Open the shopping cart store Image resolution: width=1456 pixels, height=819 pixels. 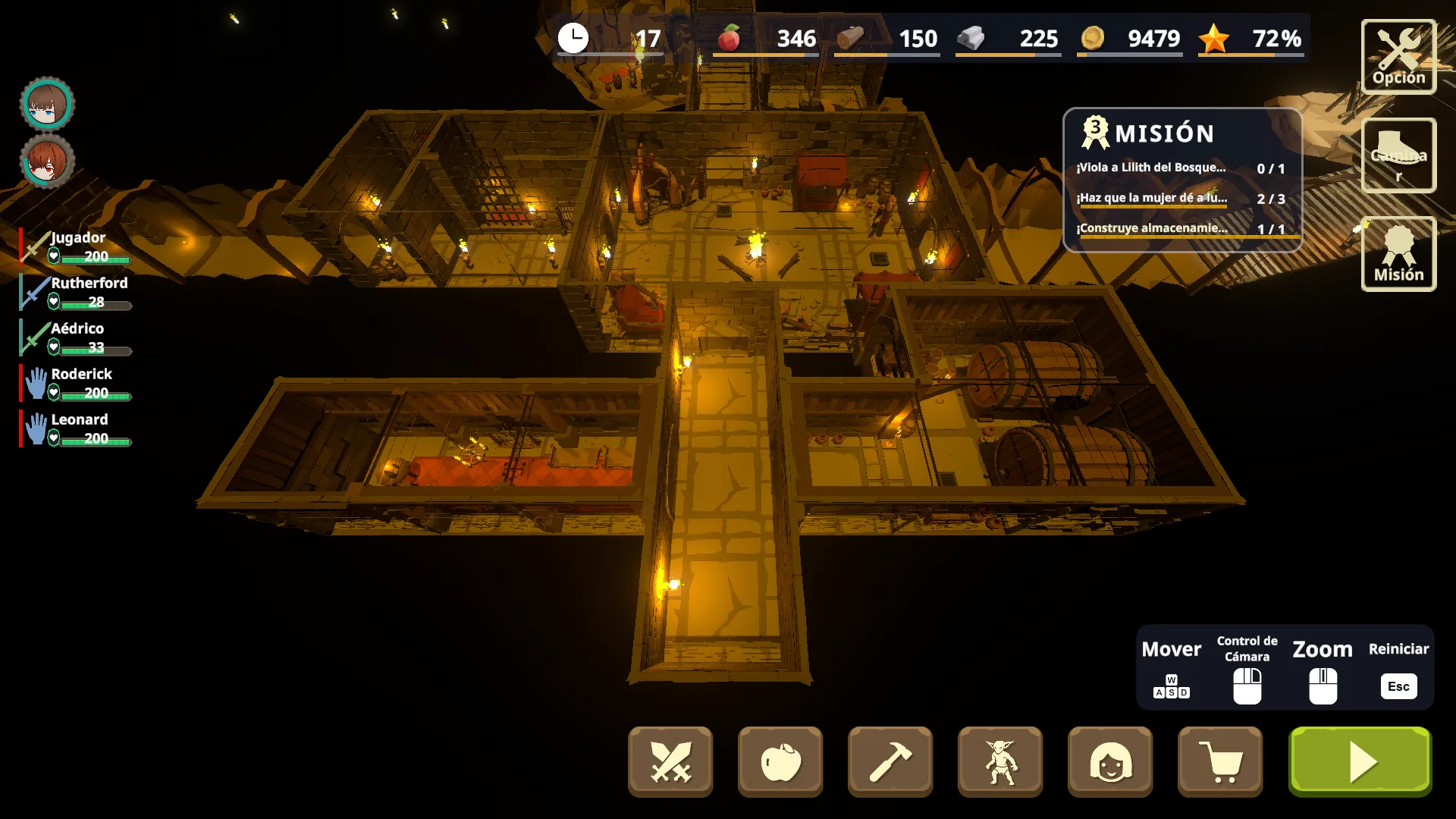point(1219,761)
